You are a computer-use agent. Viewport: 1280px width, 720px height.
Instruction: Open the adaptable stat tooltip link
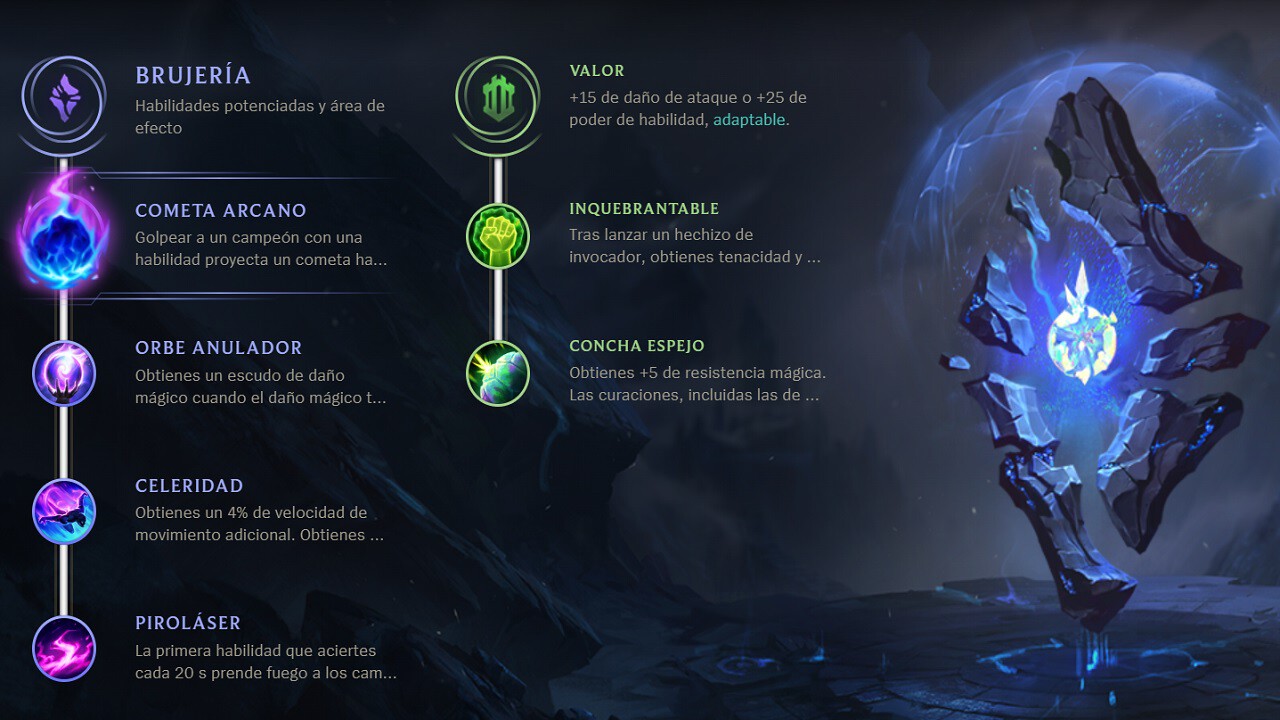point(750,119)
